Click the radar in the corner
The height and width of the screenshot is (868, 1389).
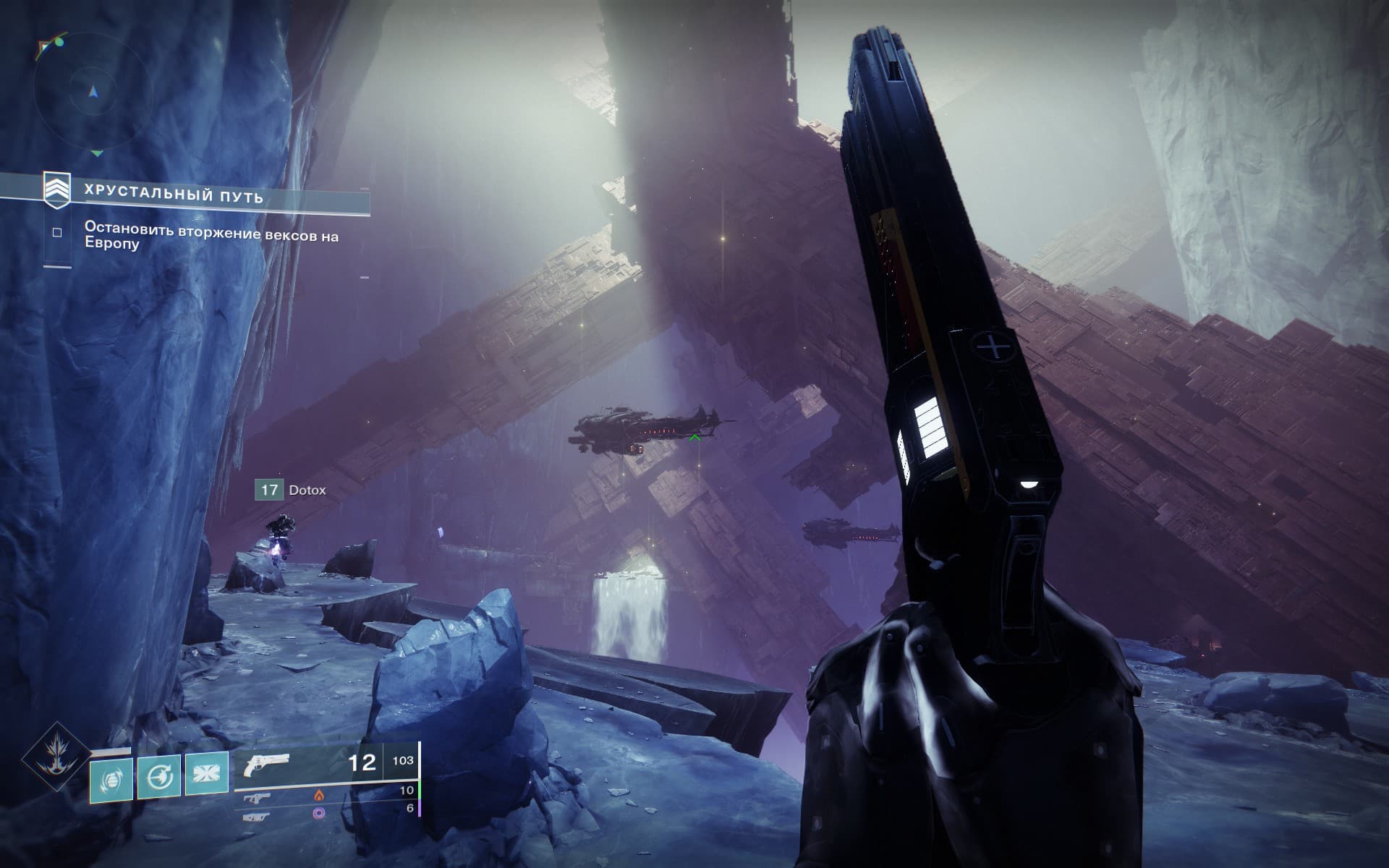tap(93, 93)
